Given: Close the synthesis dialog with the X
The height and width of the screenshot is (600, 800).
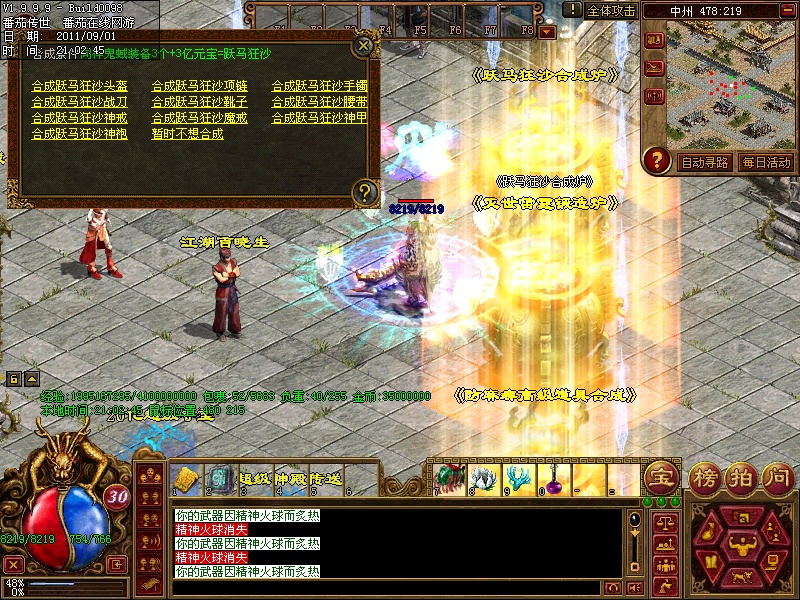Looking at the screenshot, I should tap(364, 45).
